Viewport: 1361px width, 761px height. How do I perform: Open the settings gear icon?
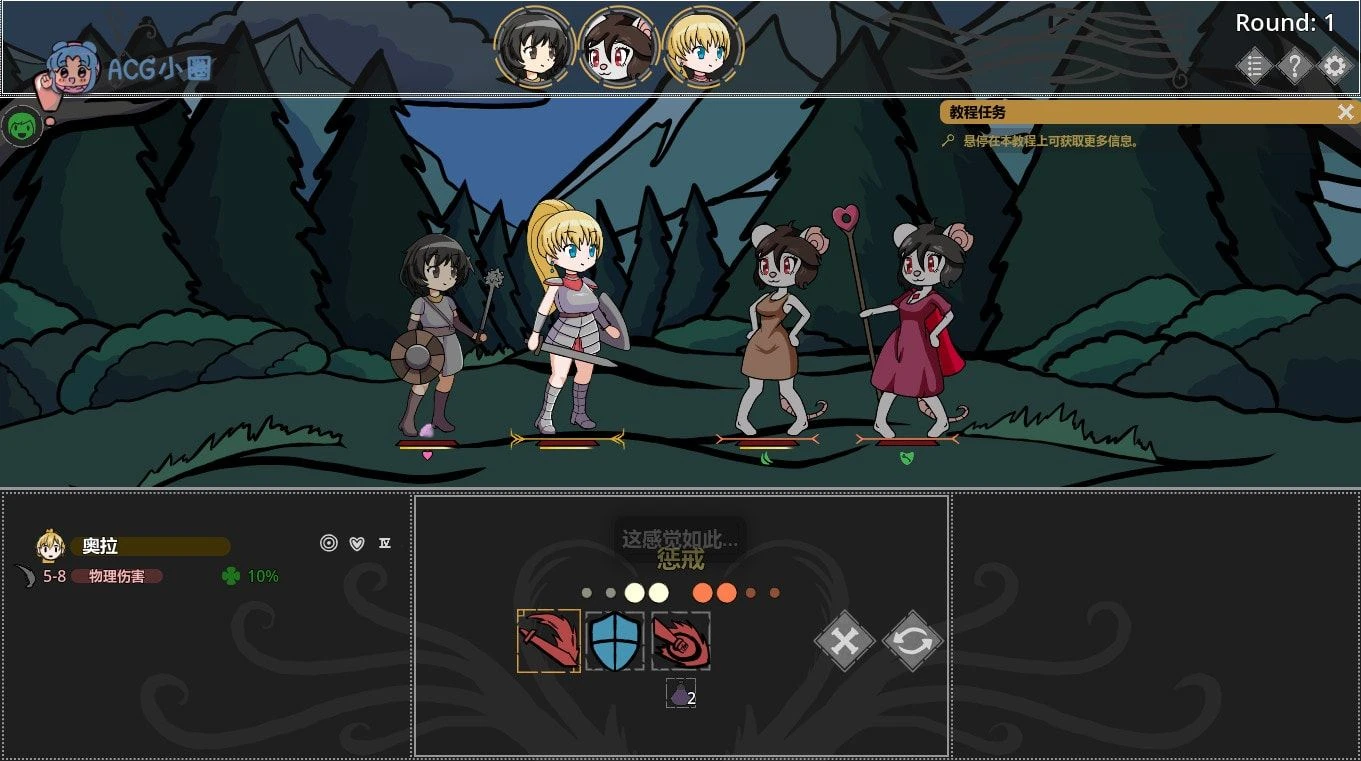(1335, 66)
